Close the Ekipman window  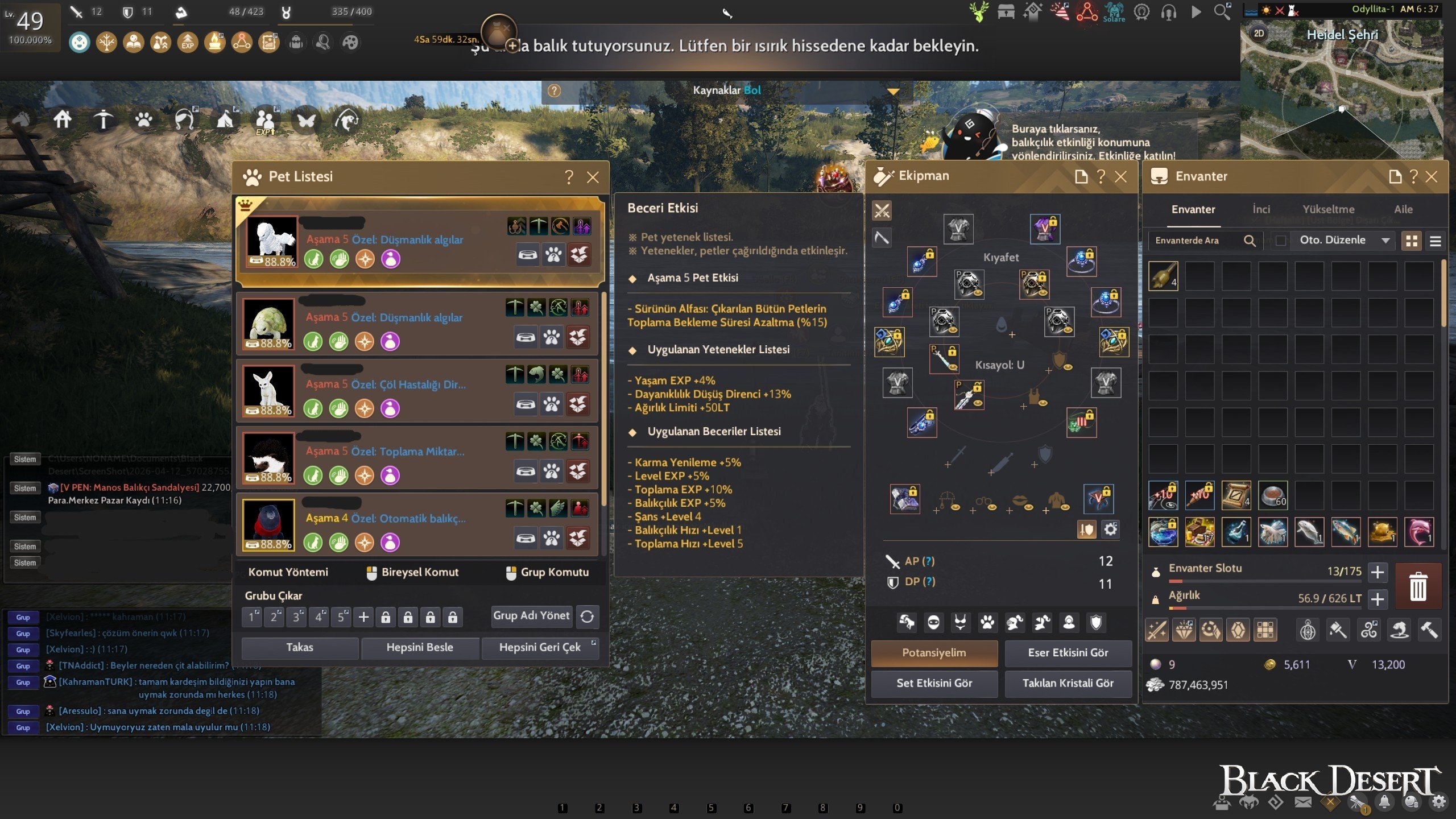click(1120, 177)
